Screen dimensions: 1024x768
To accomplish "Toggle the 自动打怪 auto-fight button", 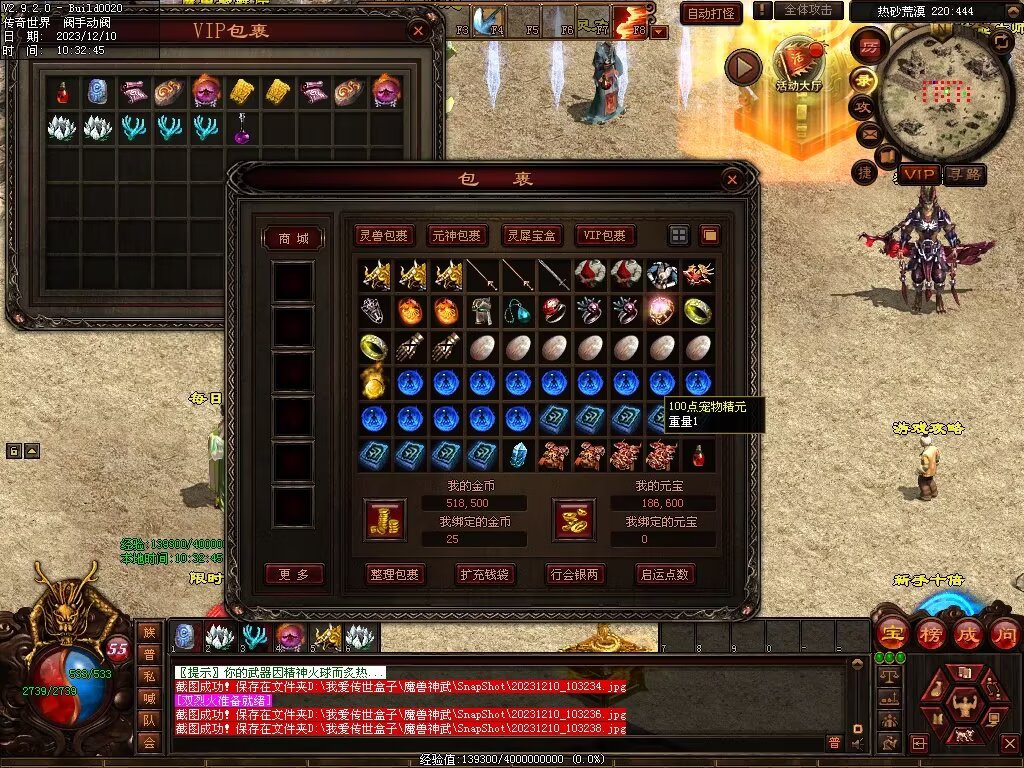I will pos(711,13).
